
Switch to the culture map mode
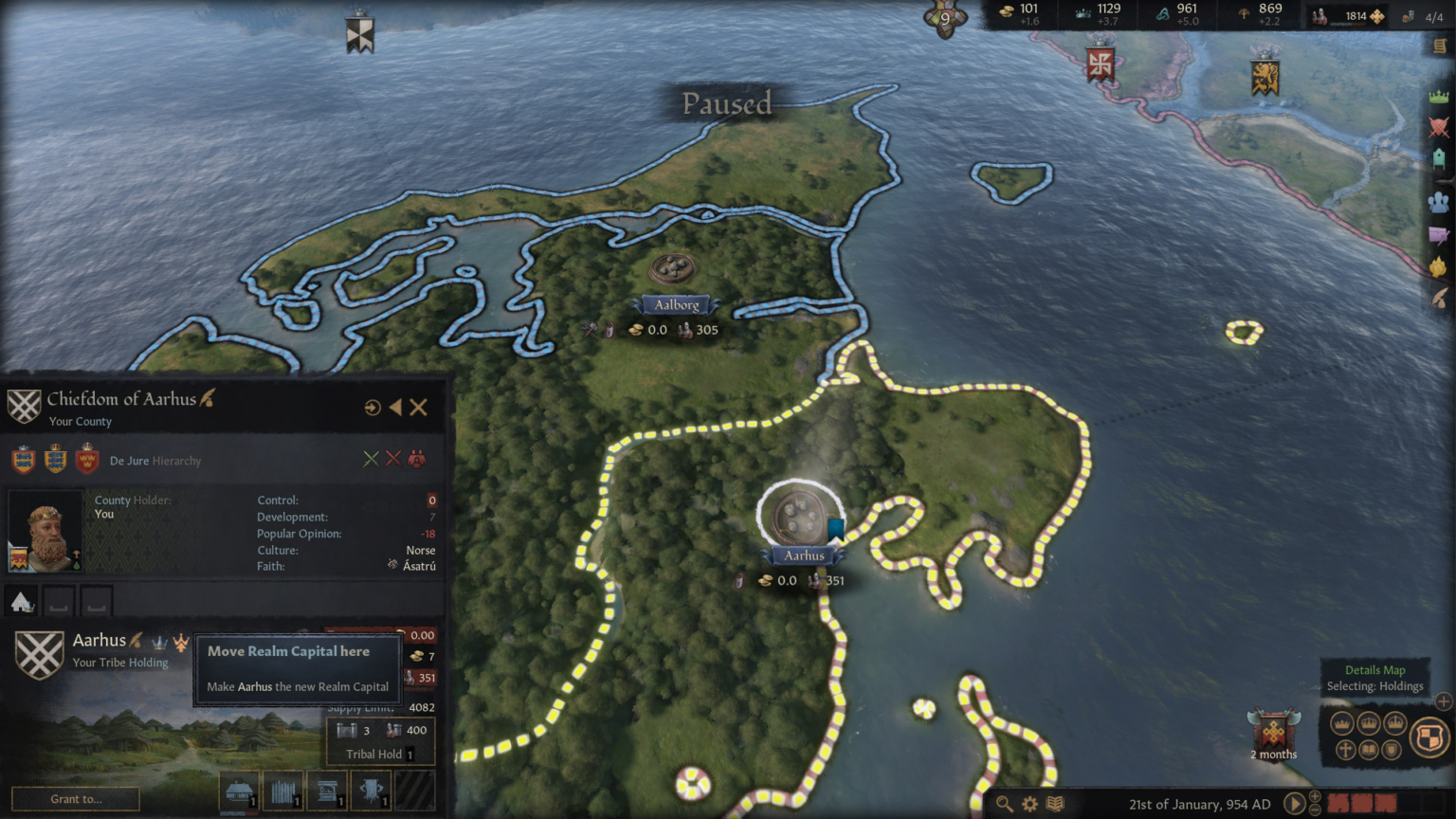[x=1369, y=750]
